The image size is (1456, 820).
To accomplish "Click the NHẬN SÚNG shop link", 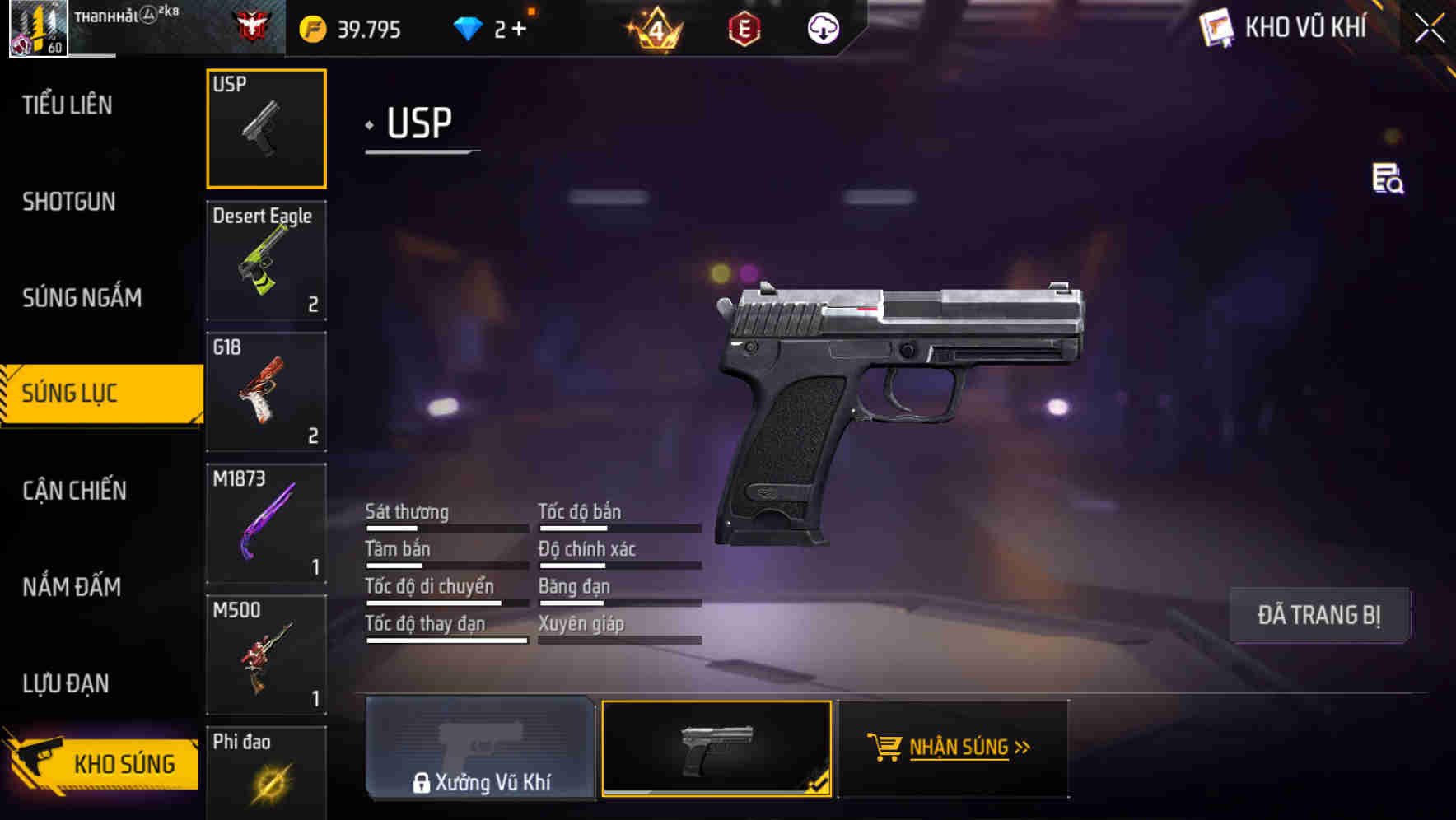I will [962, 747].
